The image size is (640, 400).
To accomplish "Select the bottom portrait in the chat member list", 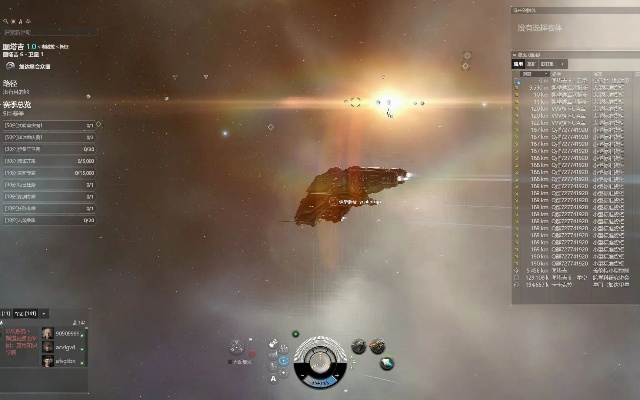I will pos(47,360).
